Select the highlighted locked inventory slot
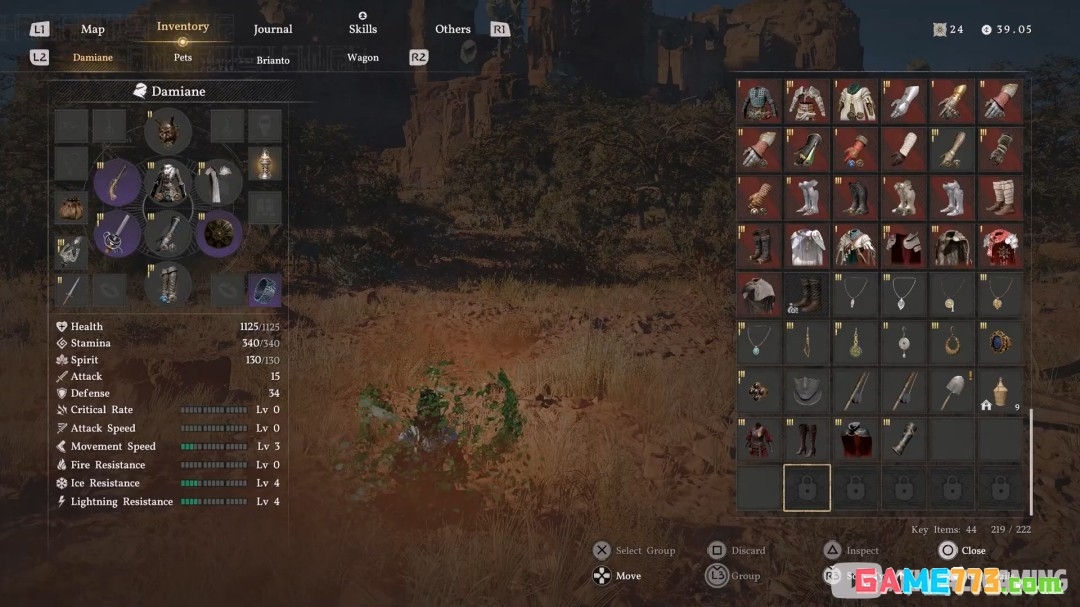This screenshot has width=1080, height=607. pos(807,487)
